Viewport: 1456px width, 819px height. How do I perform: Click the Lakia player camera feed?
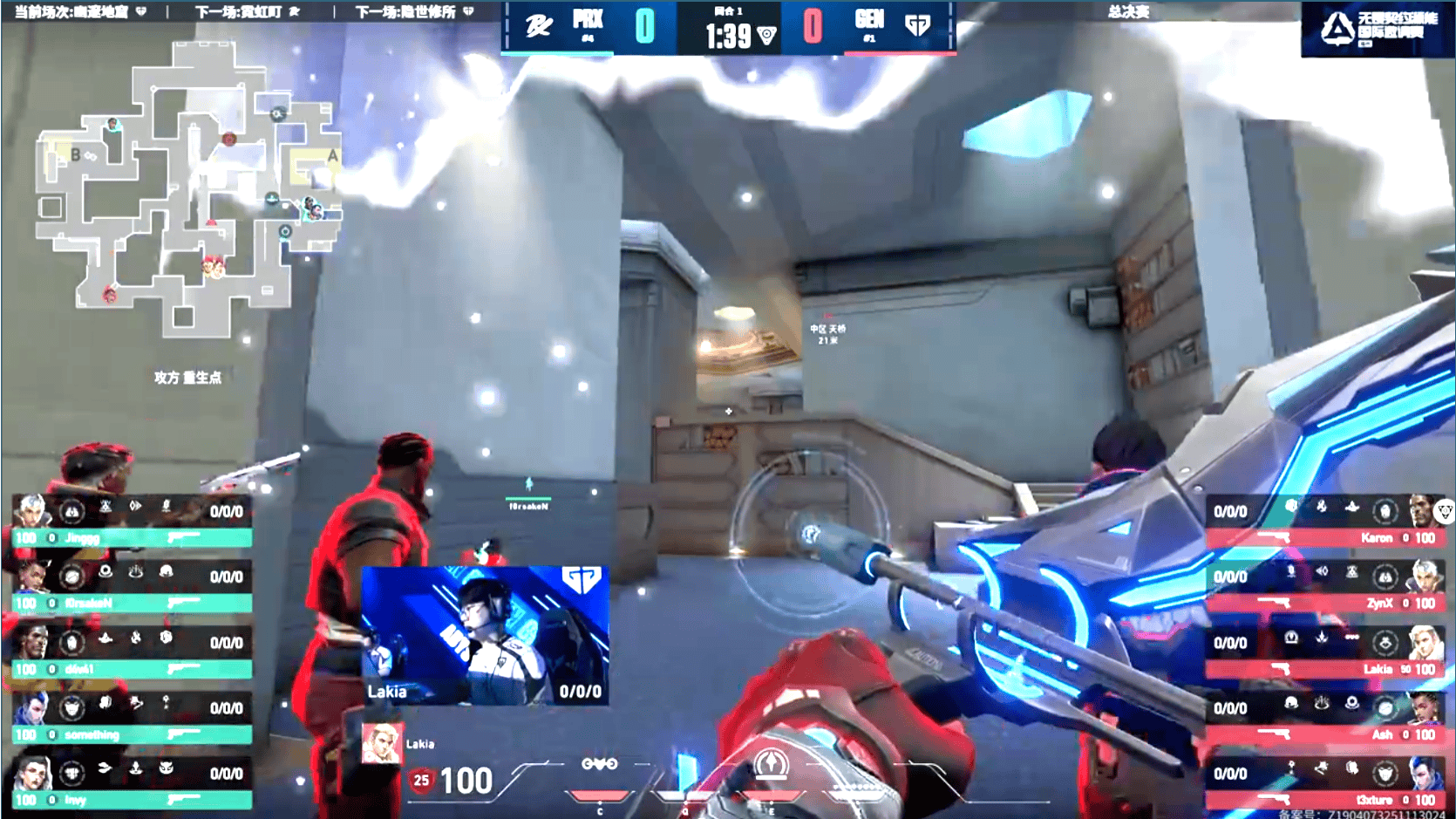click(x=485, y=635)
